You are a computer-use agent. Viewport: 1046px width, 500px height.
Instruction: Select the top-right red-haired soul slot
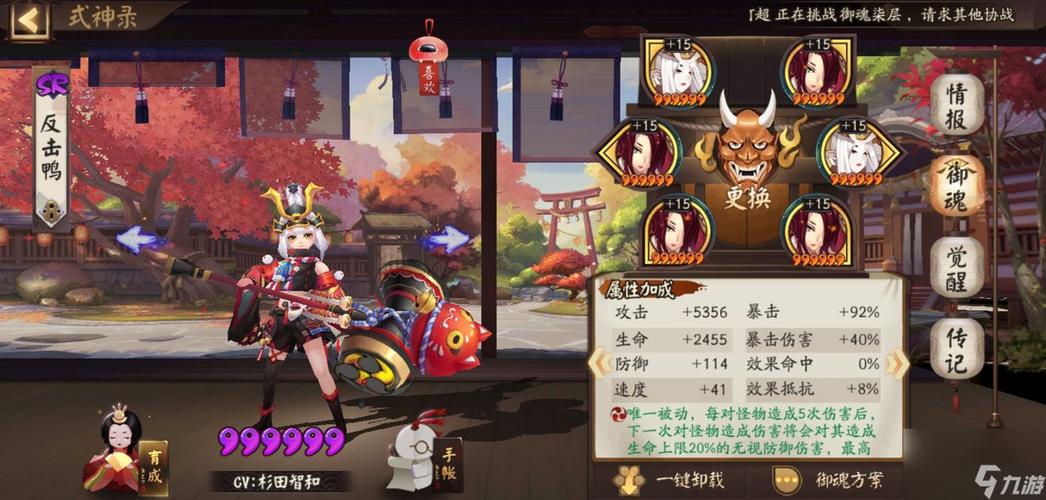coord(816,72)
